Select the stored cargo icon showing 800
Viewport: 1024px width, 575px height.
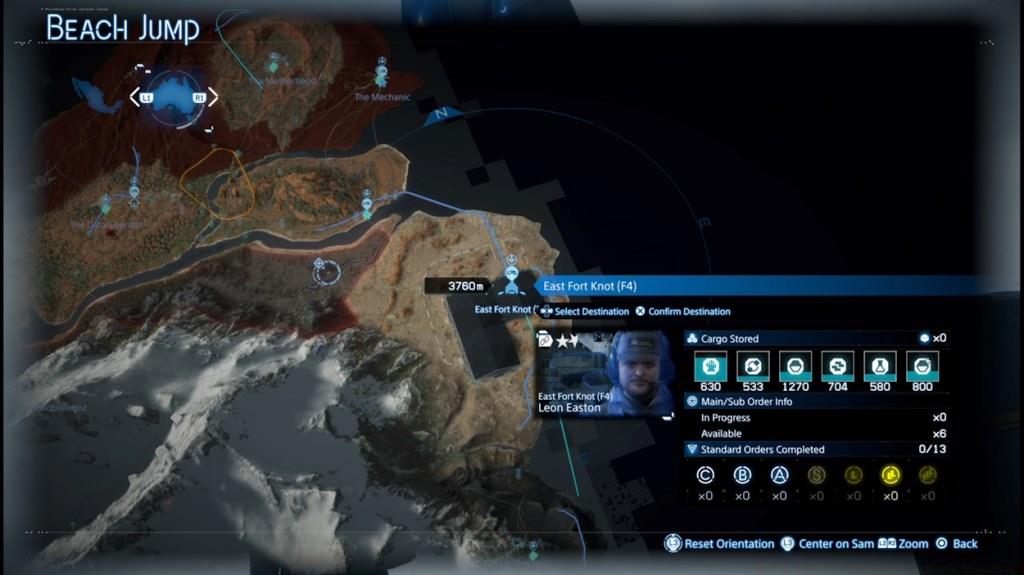921,366
